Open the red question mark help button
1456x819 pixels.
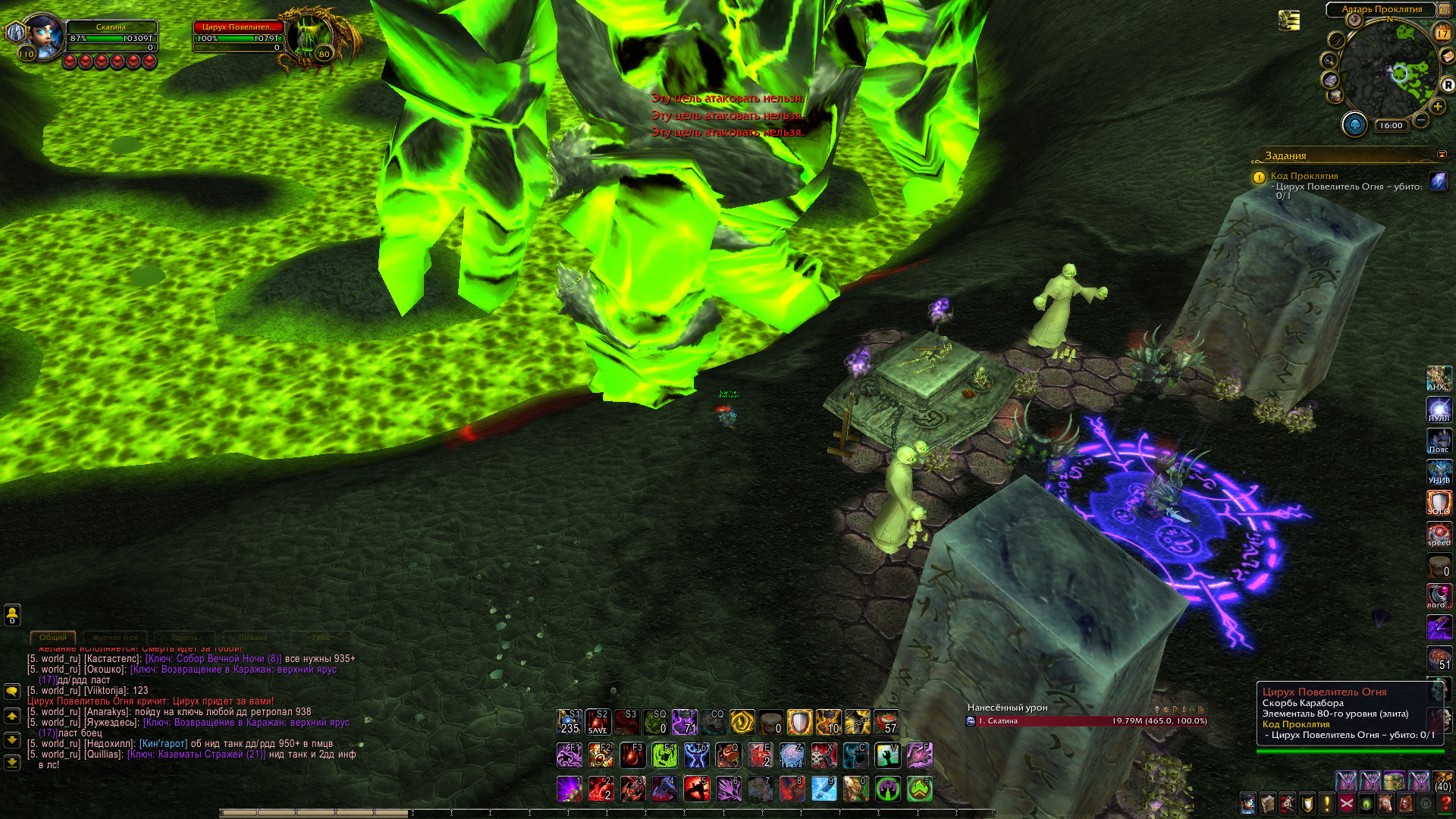tap(1446, 802)
